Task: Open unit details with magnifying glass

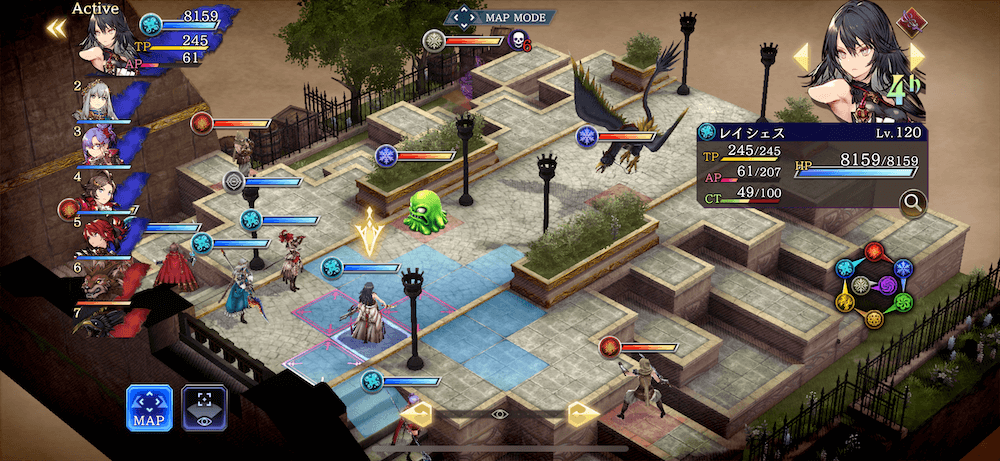Action: click(x=911, y=204)
